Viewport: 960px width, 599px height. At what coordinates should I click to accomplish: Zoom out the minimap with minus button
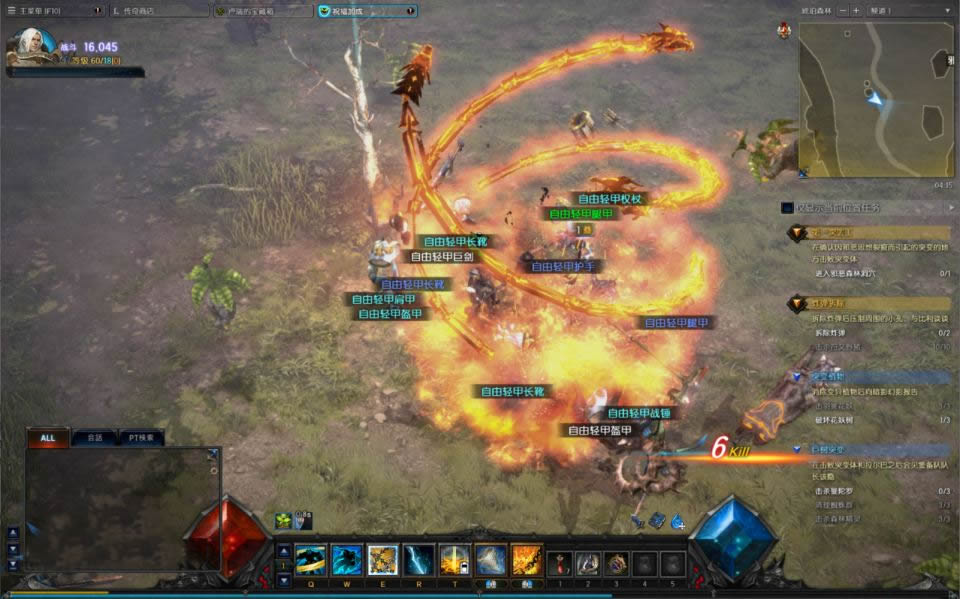tap(843, 10)
